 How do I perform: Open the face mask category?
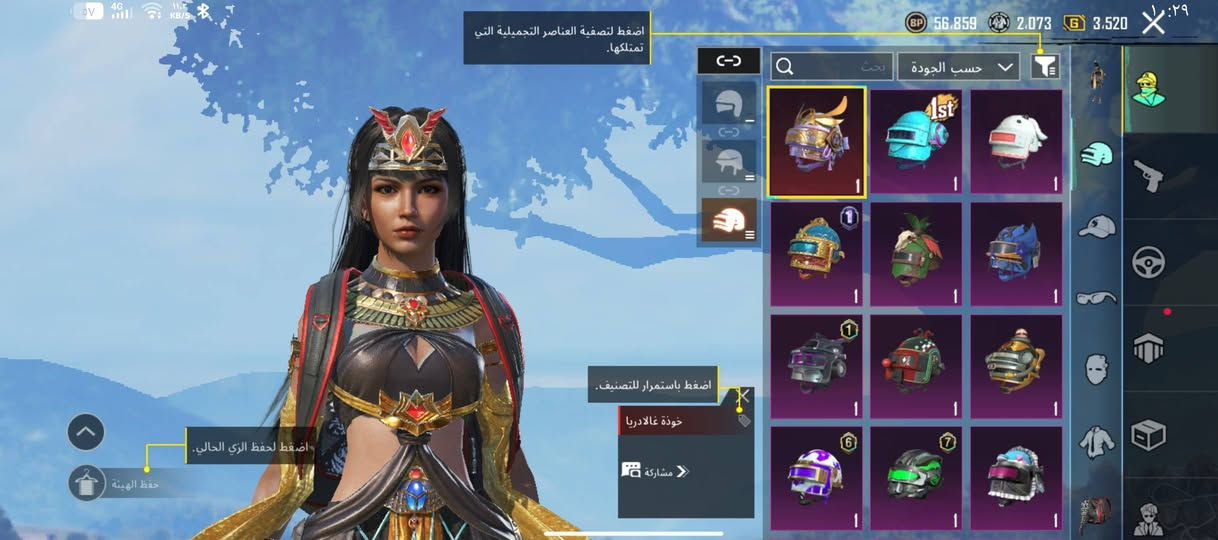tap(1096, 368)
